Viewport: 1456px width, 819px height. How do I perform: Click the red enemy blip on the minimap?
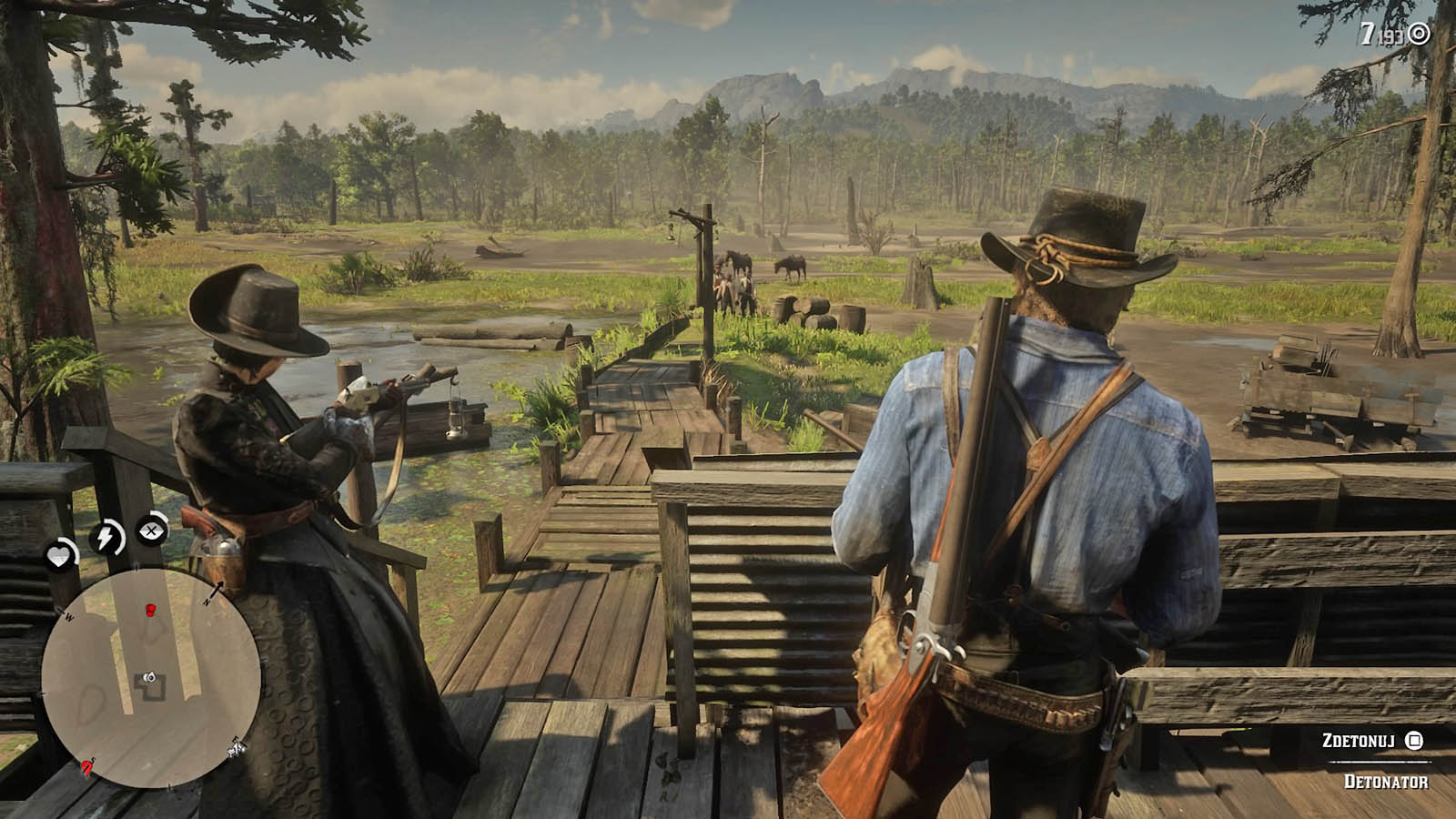tap(150, 609)
